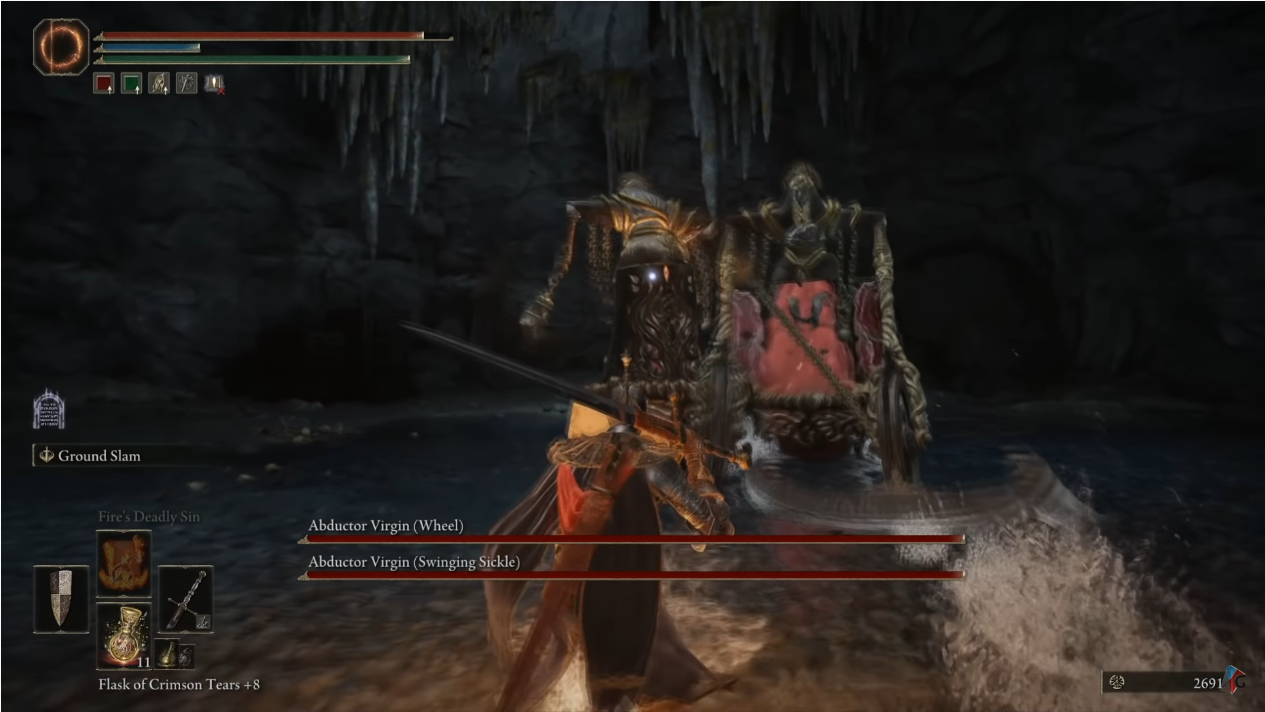1265x712 pixels.
Task: Click the crossed-out status icon
Action: pos(214,84)
